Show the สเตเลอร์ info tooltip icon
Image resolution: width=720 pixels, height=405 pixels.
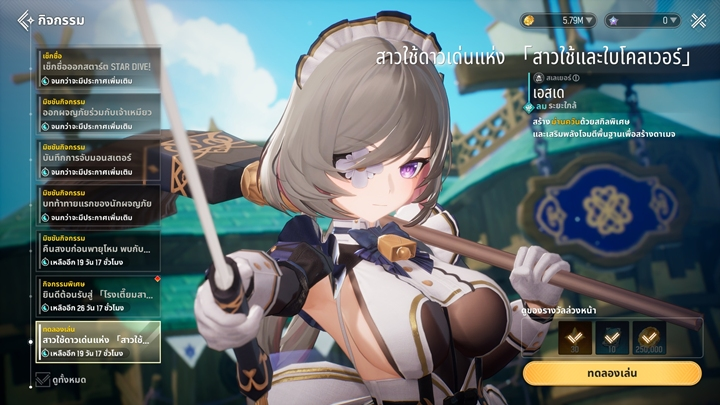click(x=576, y=77)
